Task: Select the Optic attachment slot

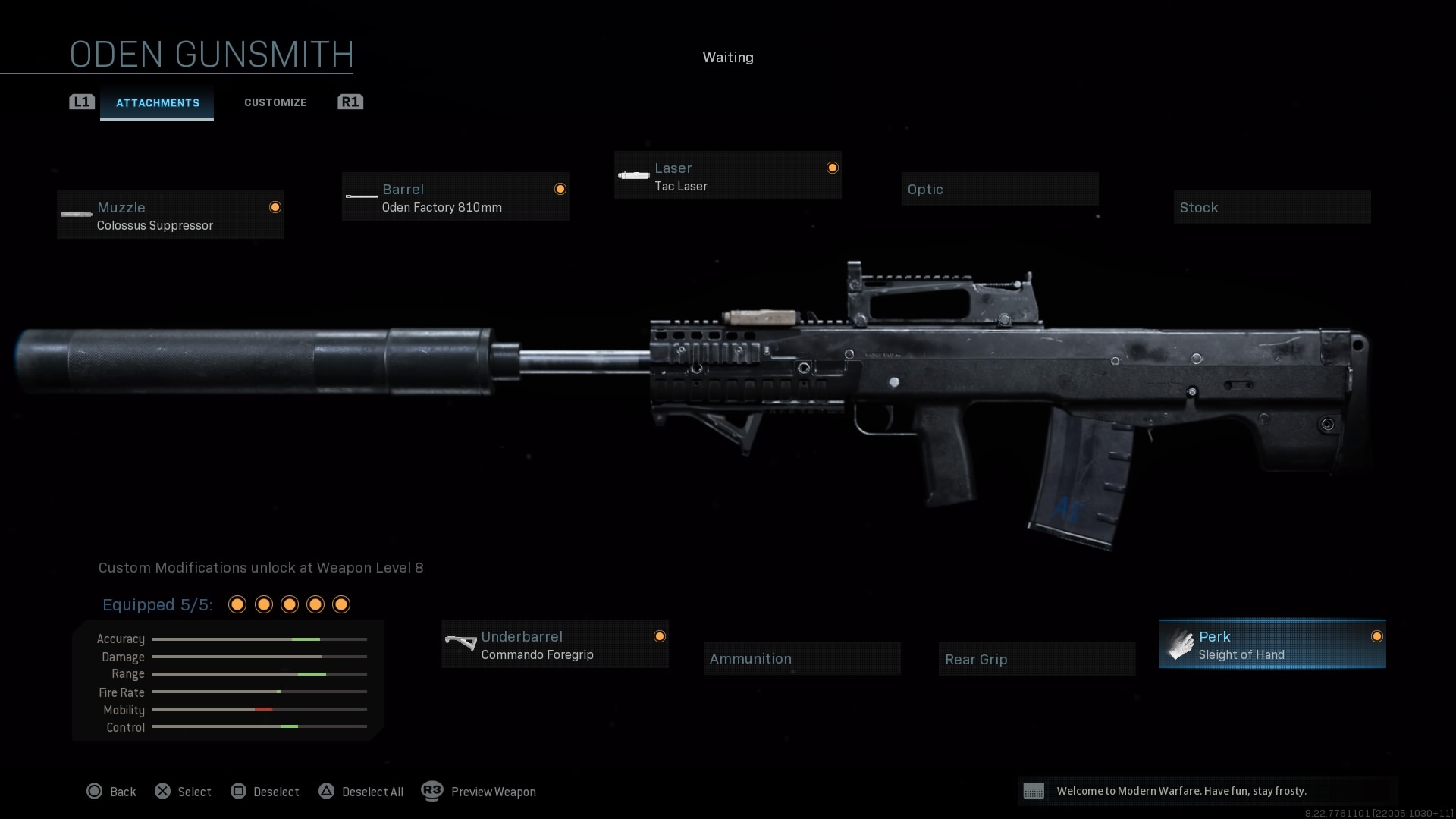Action: click(999, 188)
